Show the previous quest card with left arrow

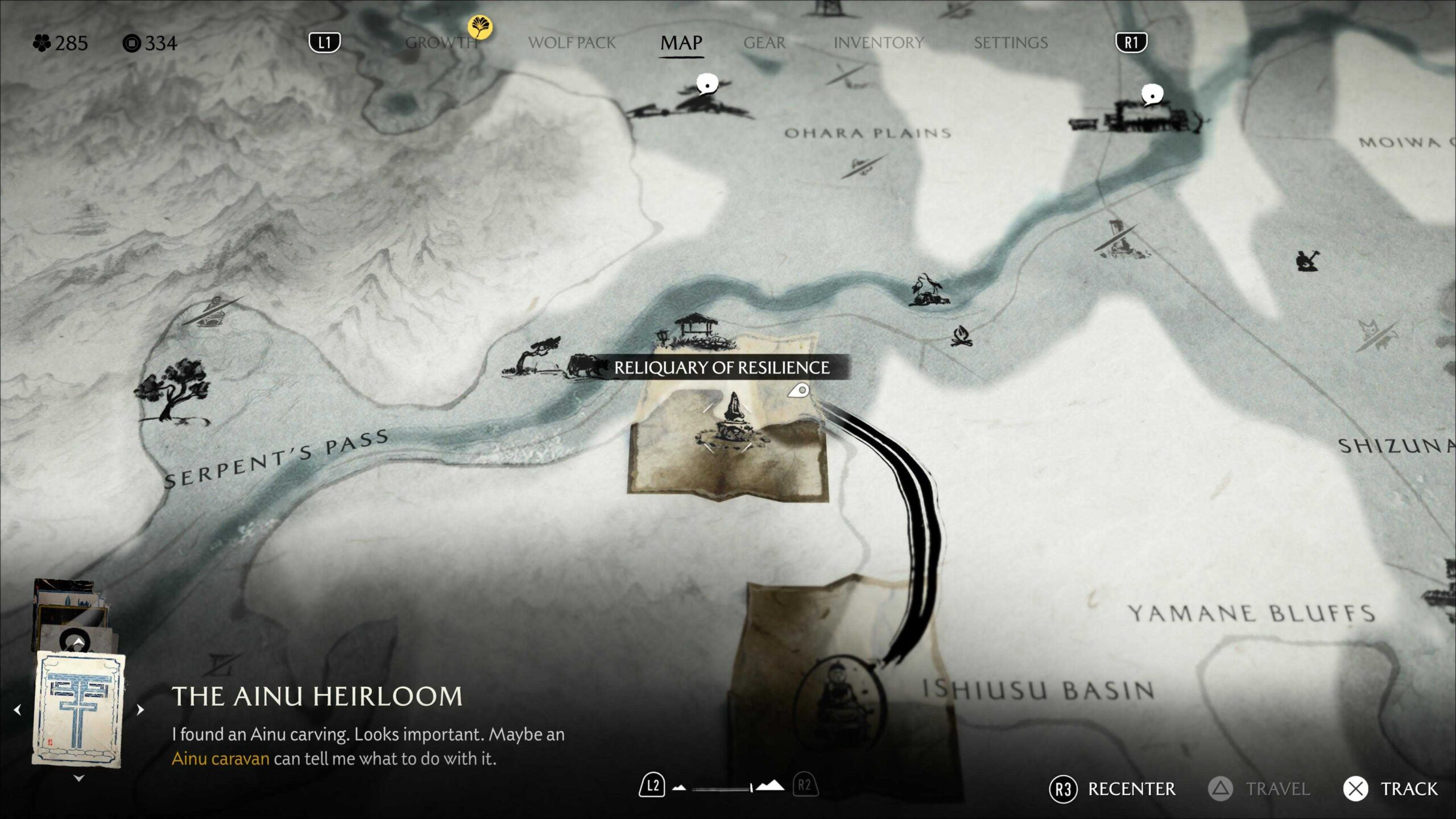click(x=18, y=710)
